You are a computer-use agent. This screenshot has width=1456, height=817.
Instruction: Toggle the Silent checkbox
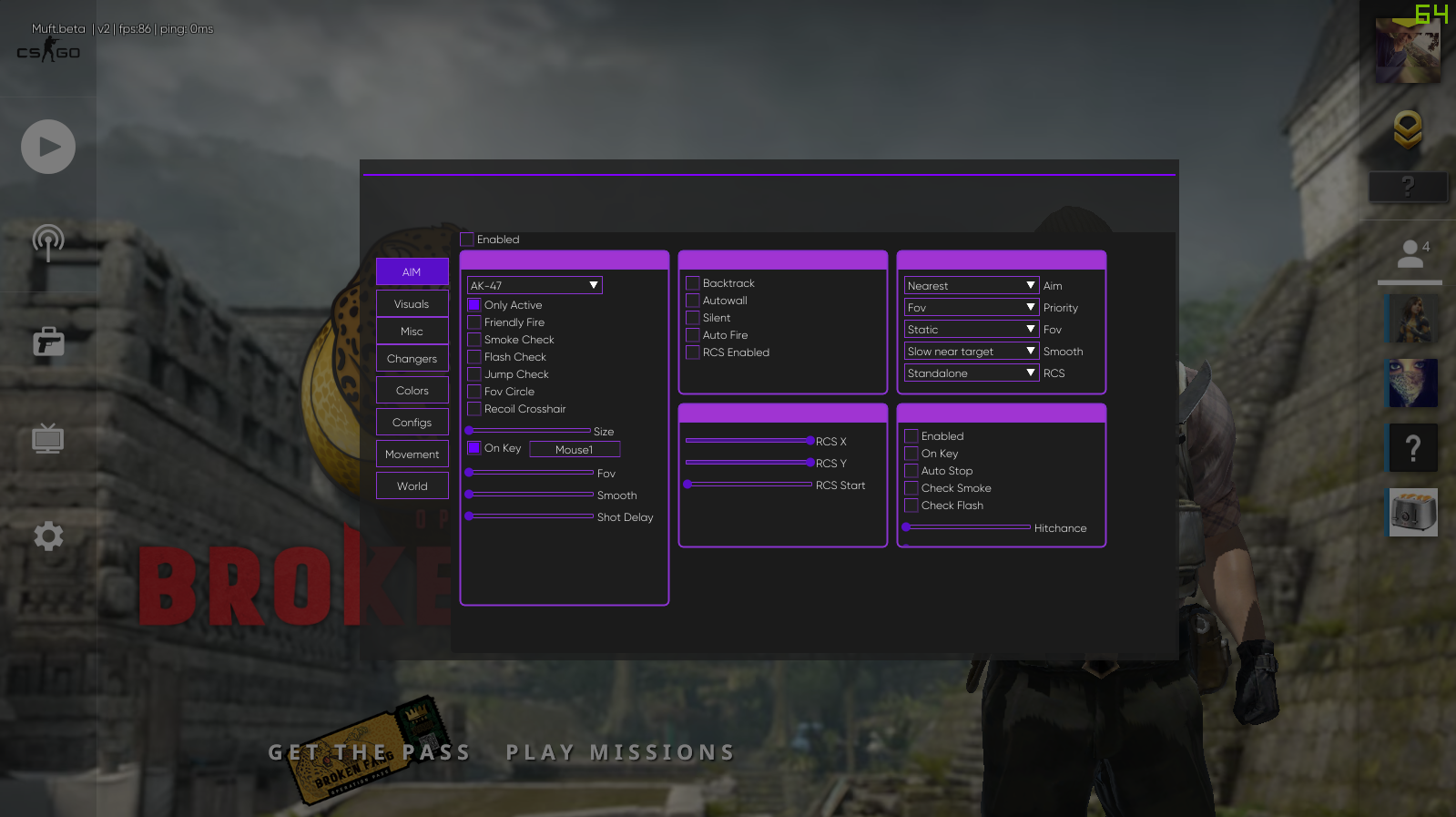pyautogui.click(x=693, y=318)
